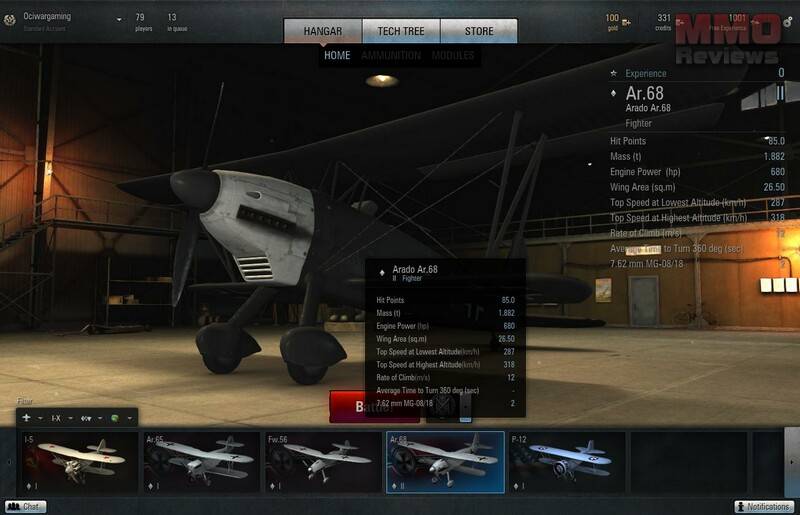The height and width of the screenshot is (515, 800).
Task: Switch to the Tech Tree tab
Action: pyautogui.click(x=400, y=31)
